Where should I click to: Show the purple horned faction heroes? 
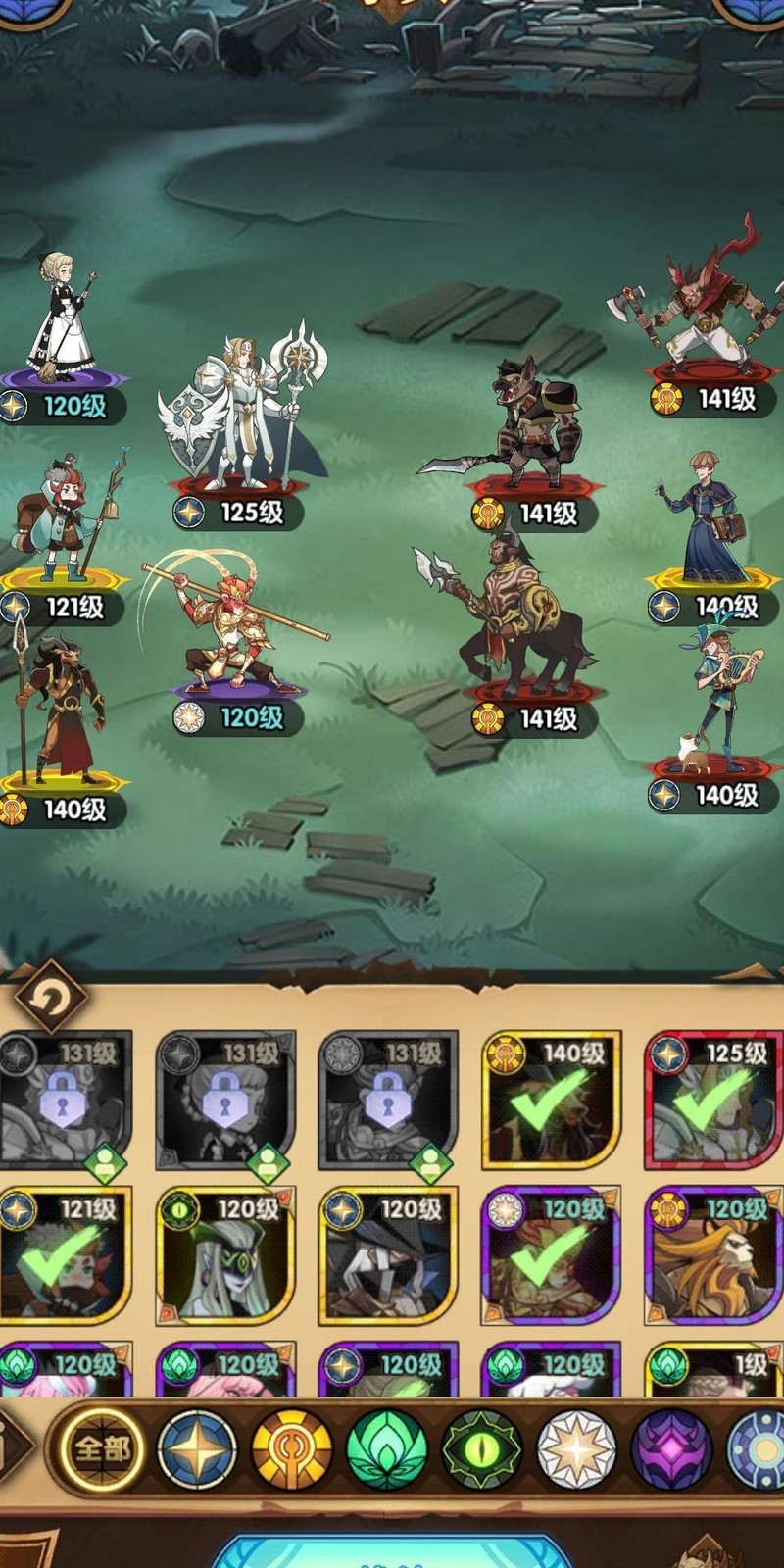tap(671, 1449)
